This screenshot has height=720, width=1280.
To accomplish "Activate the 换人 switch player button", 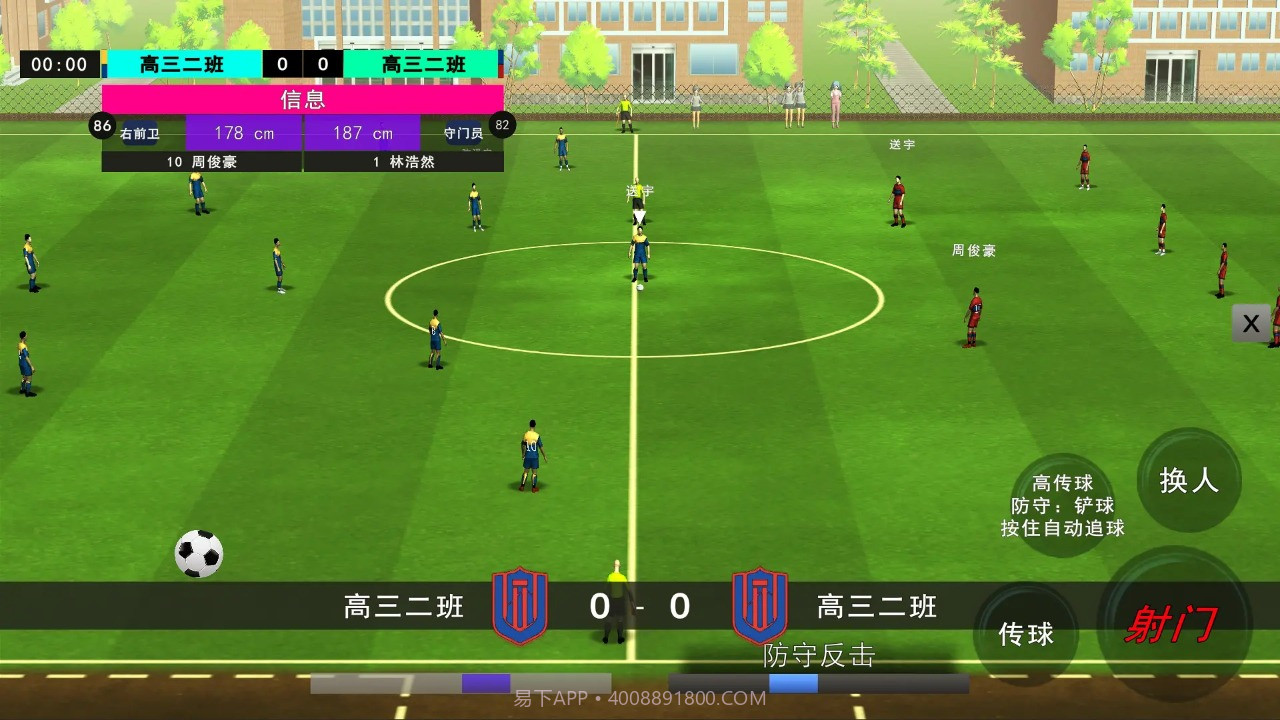I will (x=1189, y=481).
